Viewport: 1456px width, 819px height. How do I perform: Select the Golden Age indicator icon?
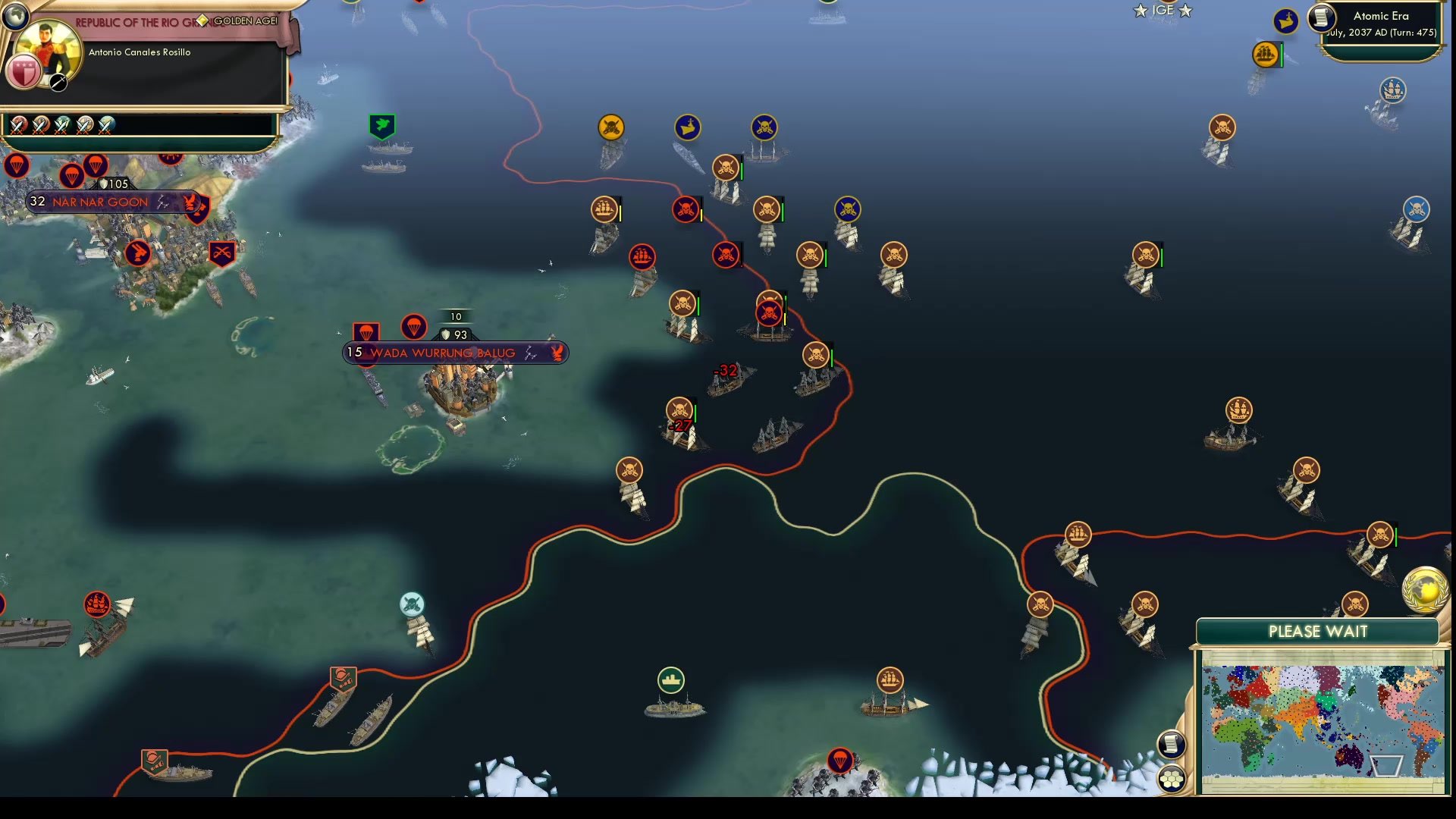[203, 22]
